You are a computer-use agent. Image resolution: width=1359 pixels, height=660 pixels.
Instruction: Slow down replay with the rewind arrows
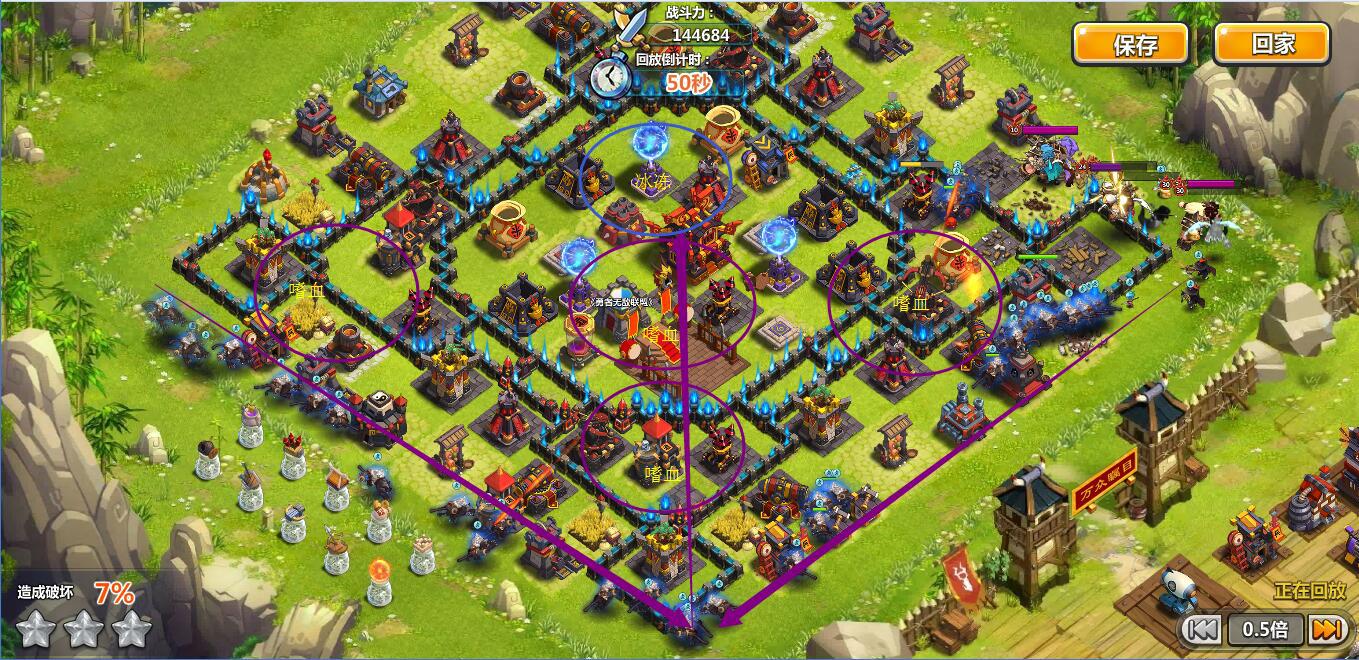(x=1201, y=629)
